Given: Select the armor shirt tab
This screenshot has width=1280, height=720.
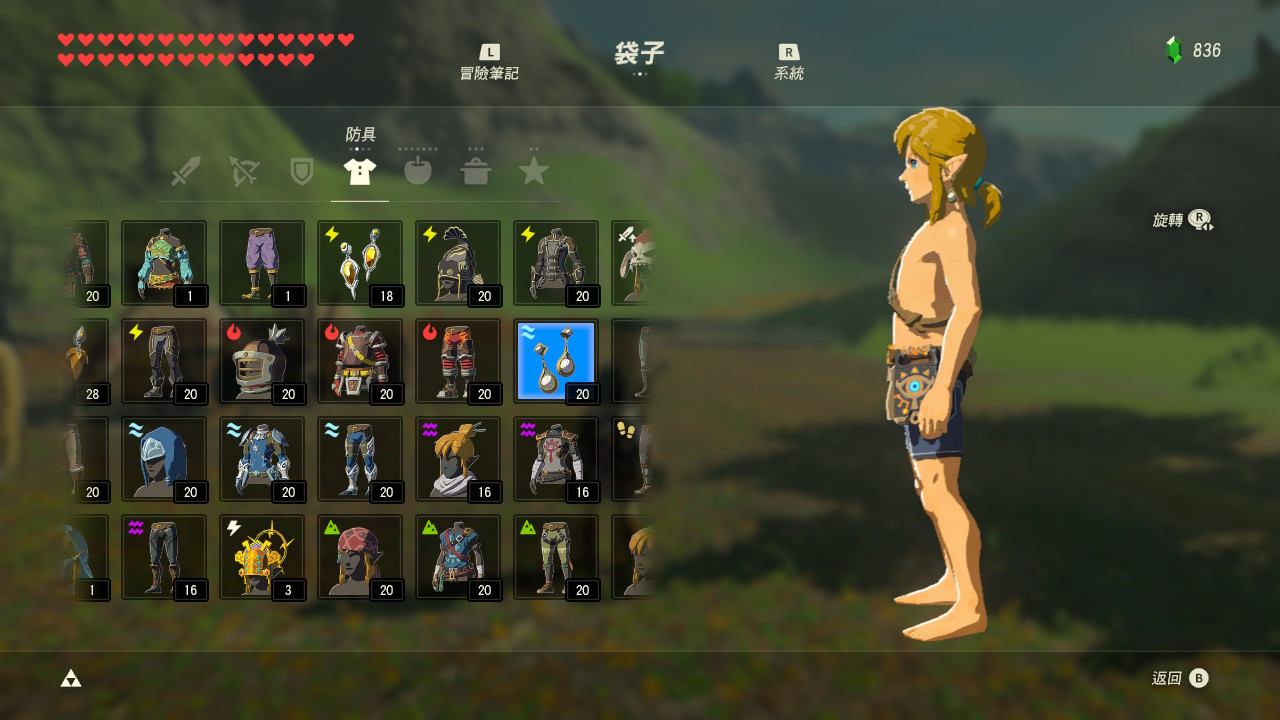Looking at the screenshot, I should 360,171.
